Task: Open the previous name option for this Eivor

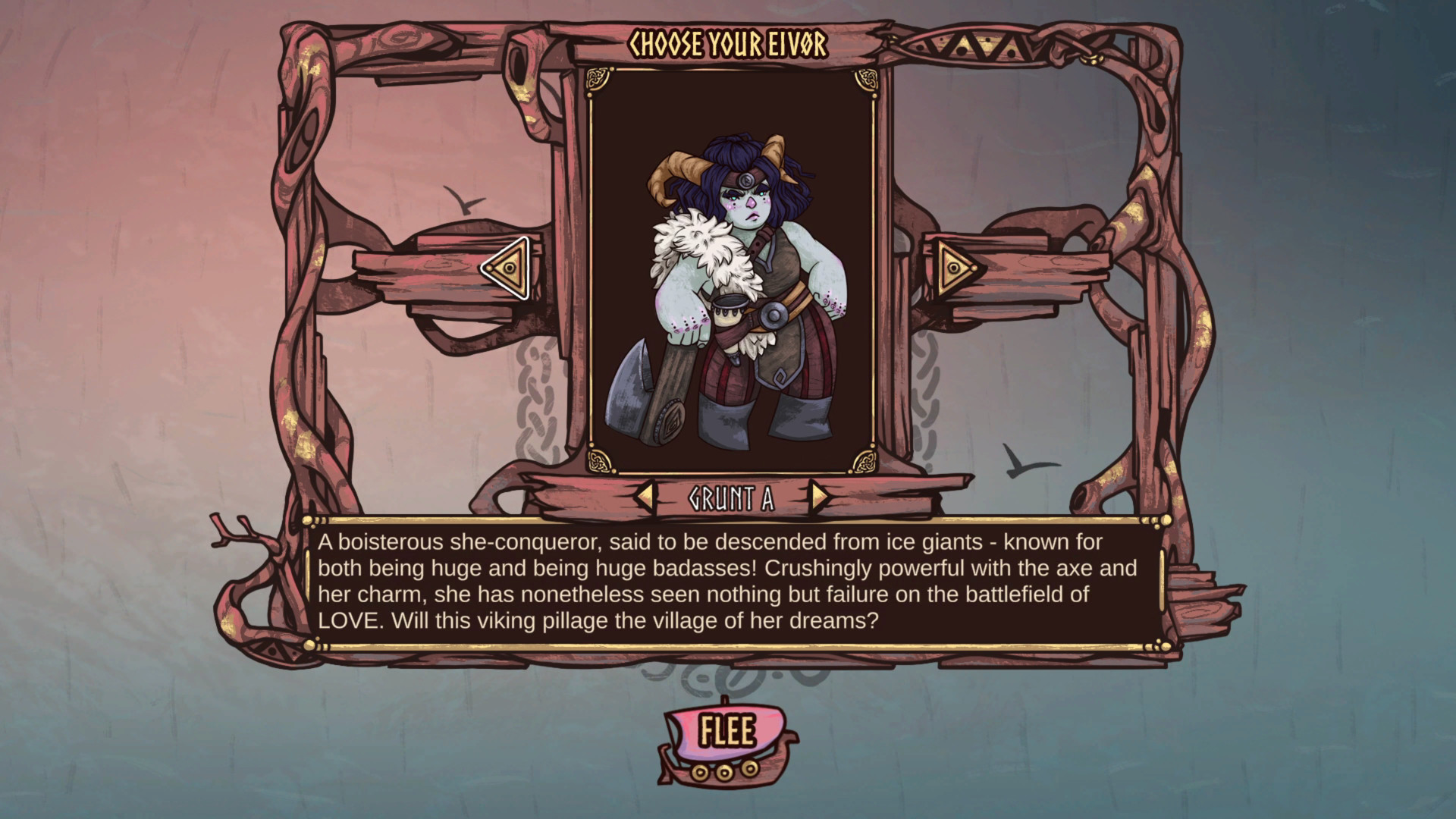Action: 645,496
